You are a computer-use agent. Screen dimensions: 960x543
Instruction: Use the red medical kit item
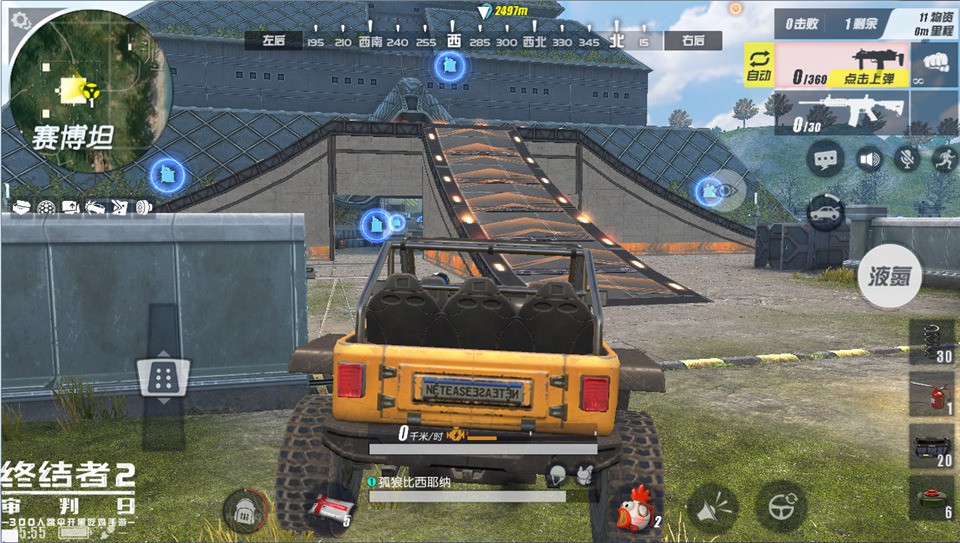click(x=330, y=508)
